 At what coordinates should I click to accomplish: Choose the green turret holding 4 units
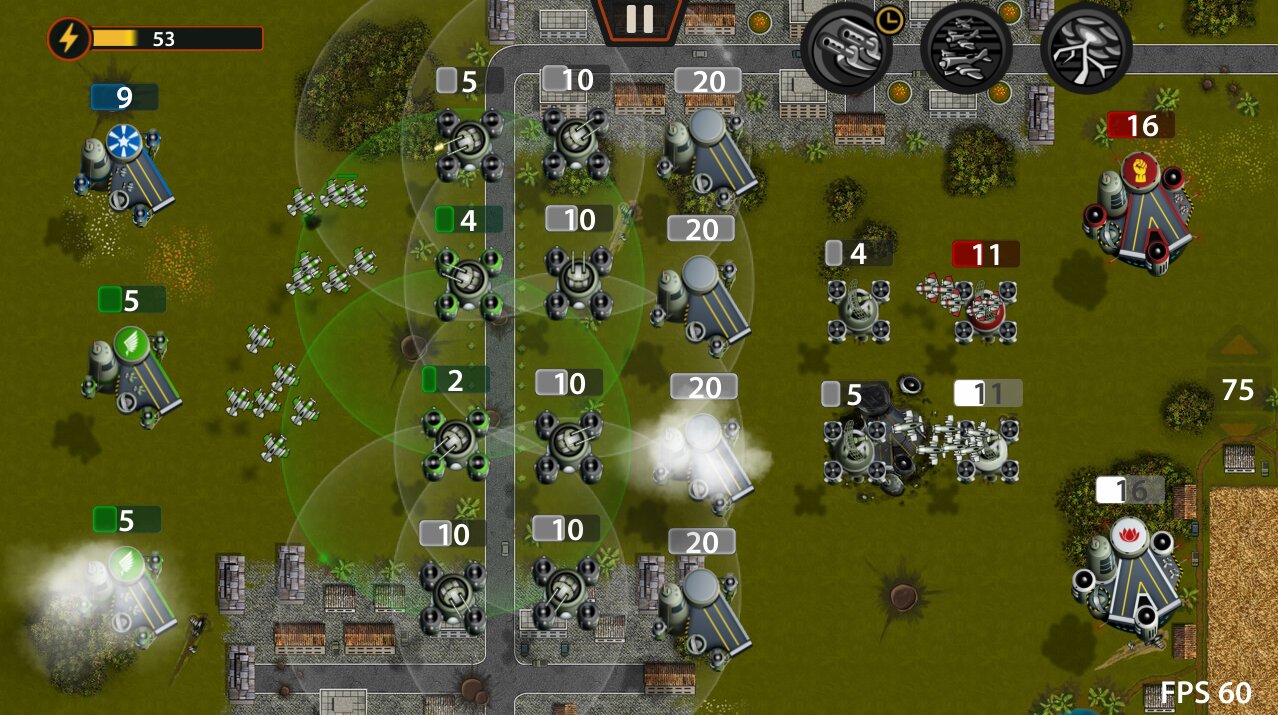pyautogui.click(x=466, y=281)
